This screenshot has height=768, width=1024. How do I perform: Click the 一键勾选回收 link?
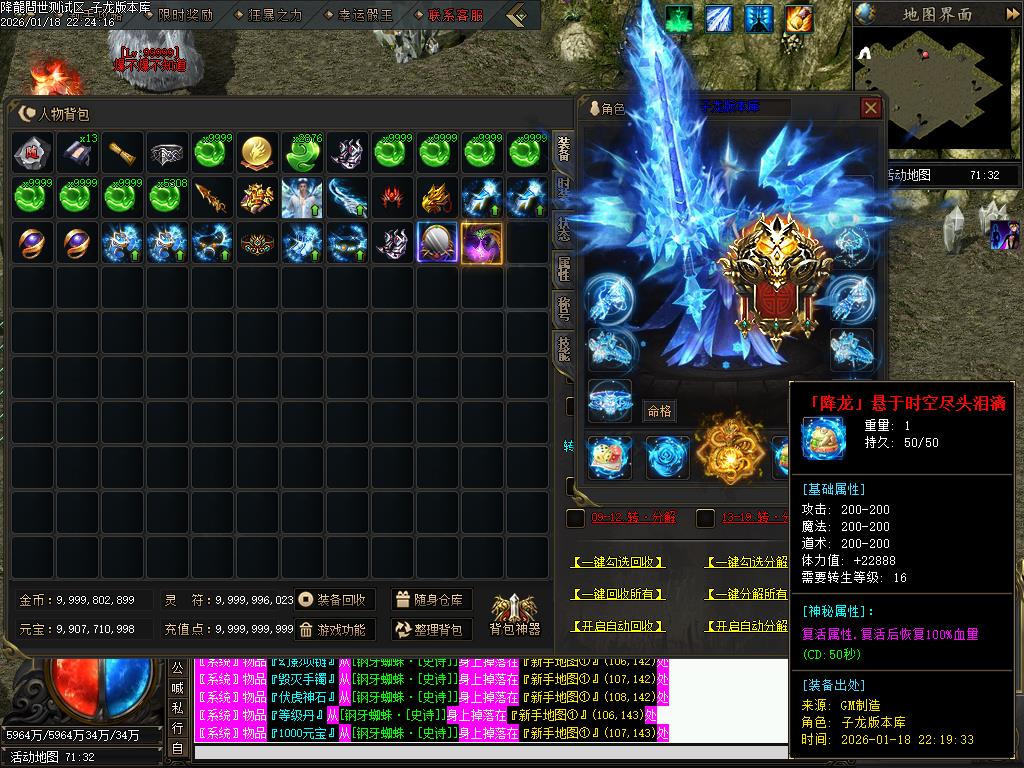(618, 563)
